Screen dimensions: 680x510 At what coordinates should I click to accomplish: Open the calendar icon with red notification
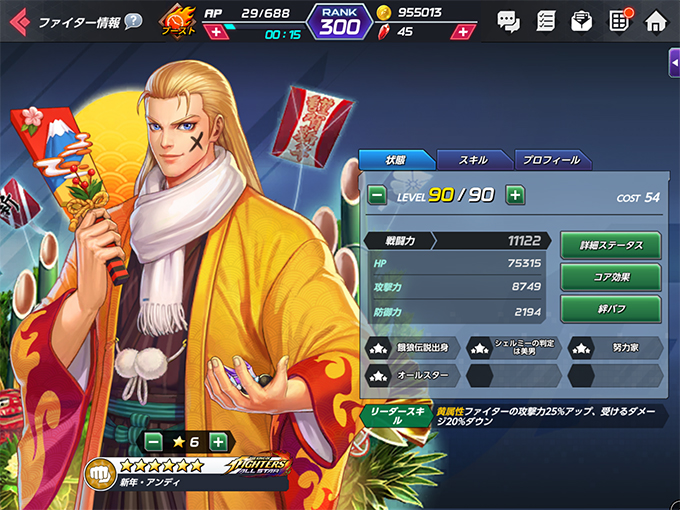[618, 20]
